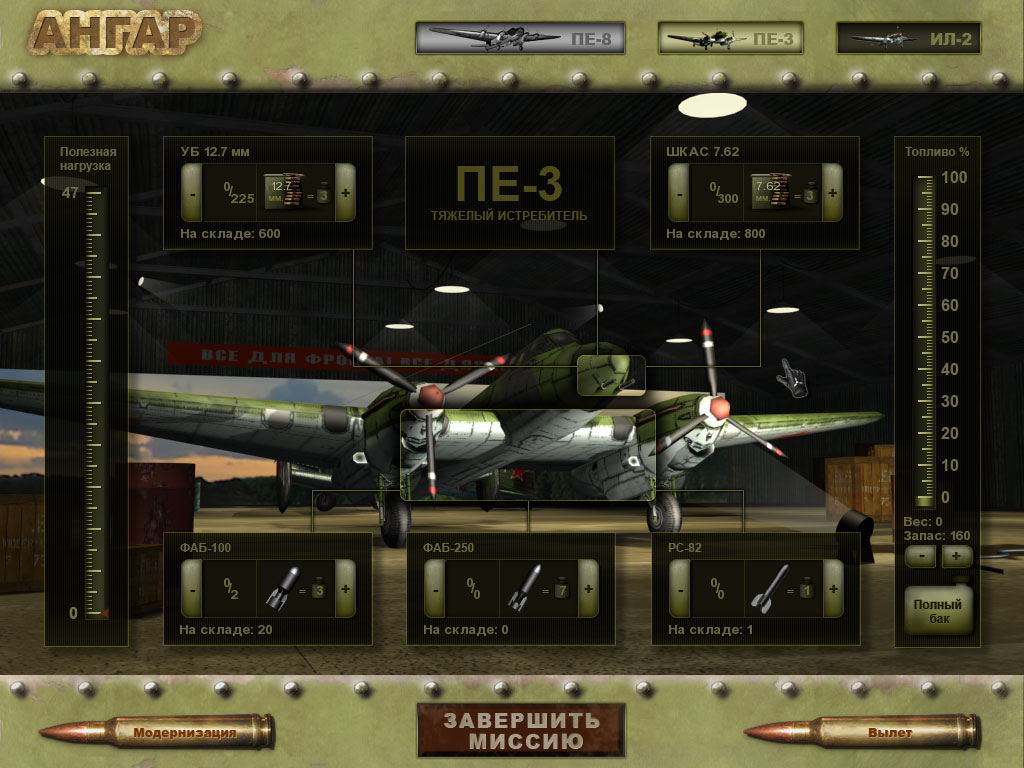Remove a РС-82 rocket with minus

pos(678,588)
